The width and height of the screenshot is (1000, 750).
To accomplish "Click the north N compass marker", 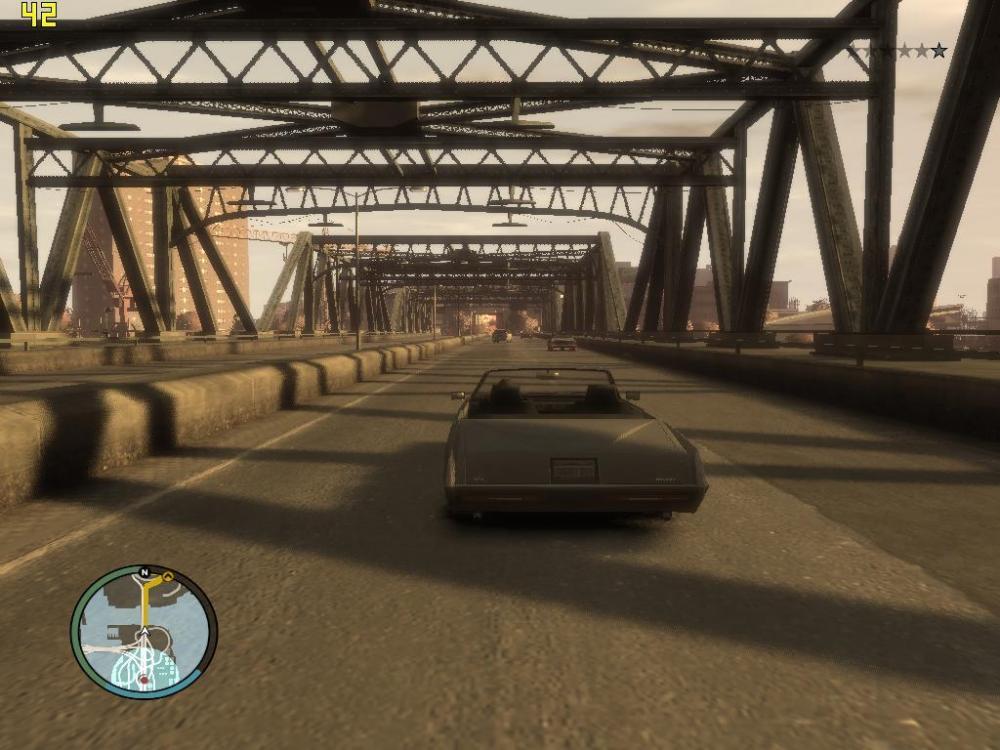I will [x=145, y=573].
